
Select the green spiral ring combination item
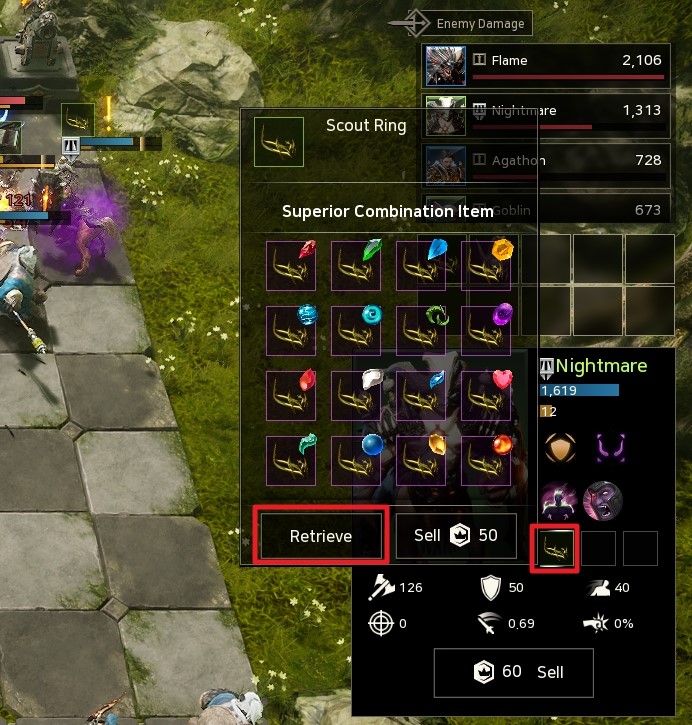tap(421, 330)
